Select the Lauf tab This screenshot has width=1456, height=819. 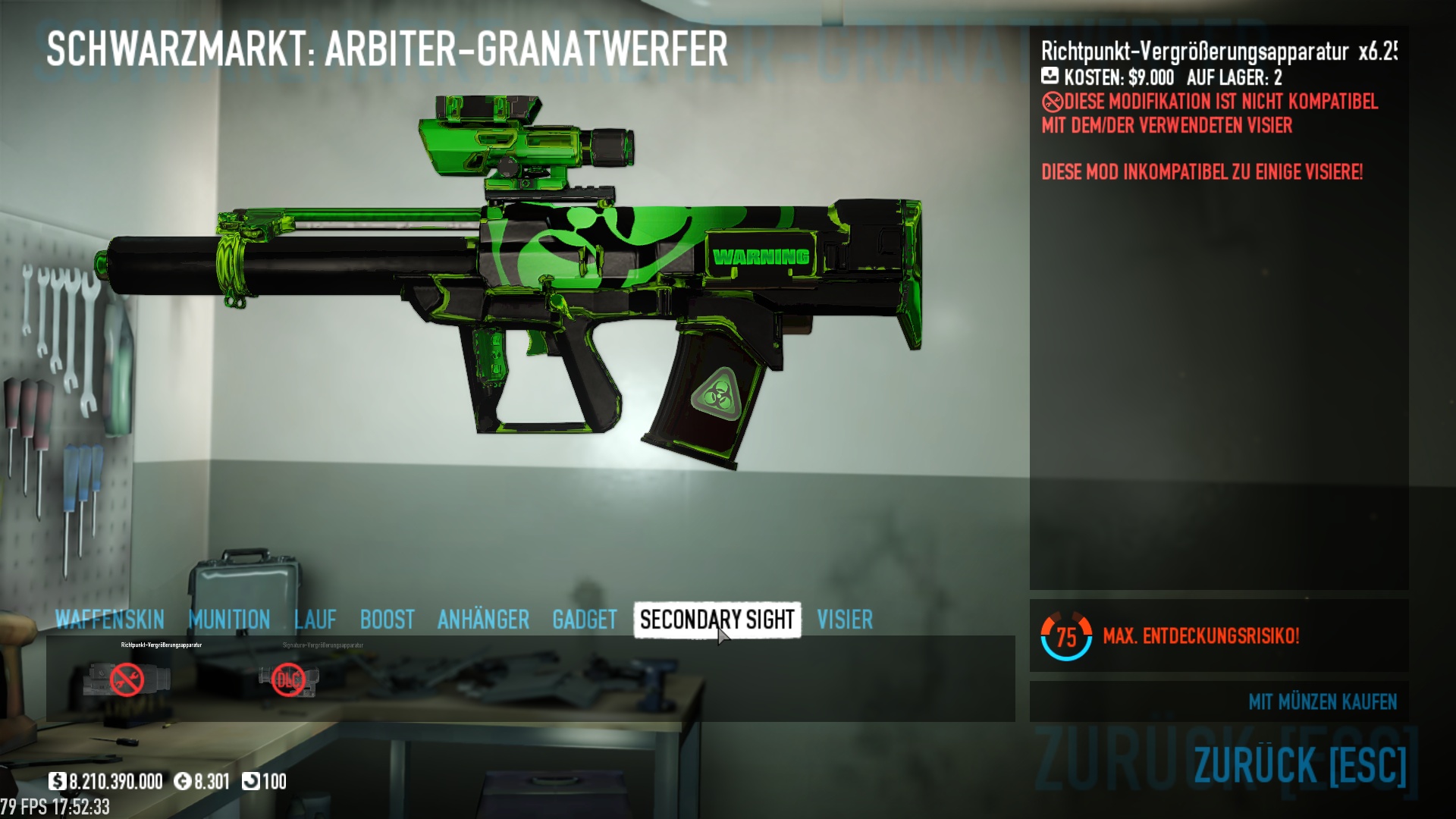(x=315, y=620)
